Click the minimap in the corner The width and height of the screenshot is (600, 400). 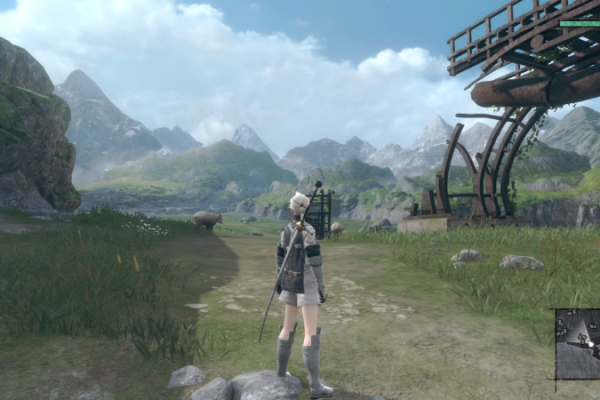(x=578, y=344)
